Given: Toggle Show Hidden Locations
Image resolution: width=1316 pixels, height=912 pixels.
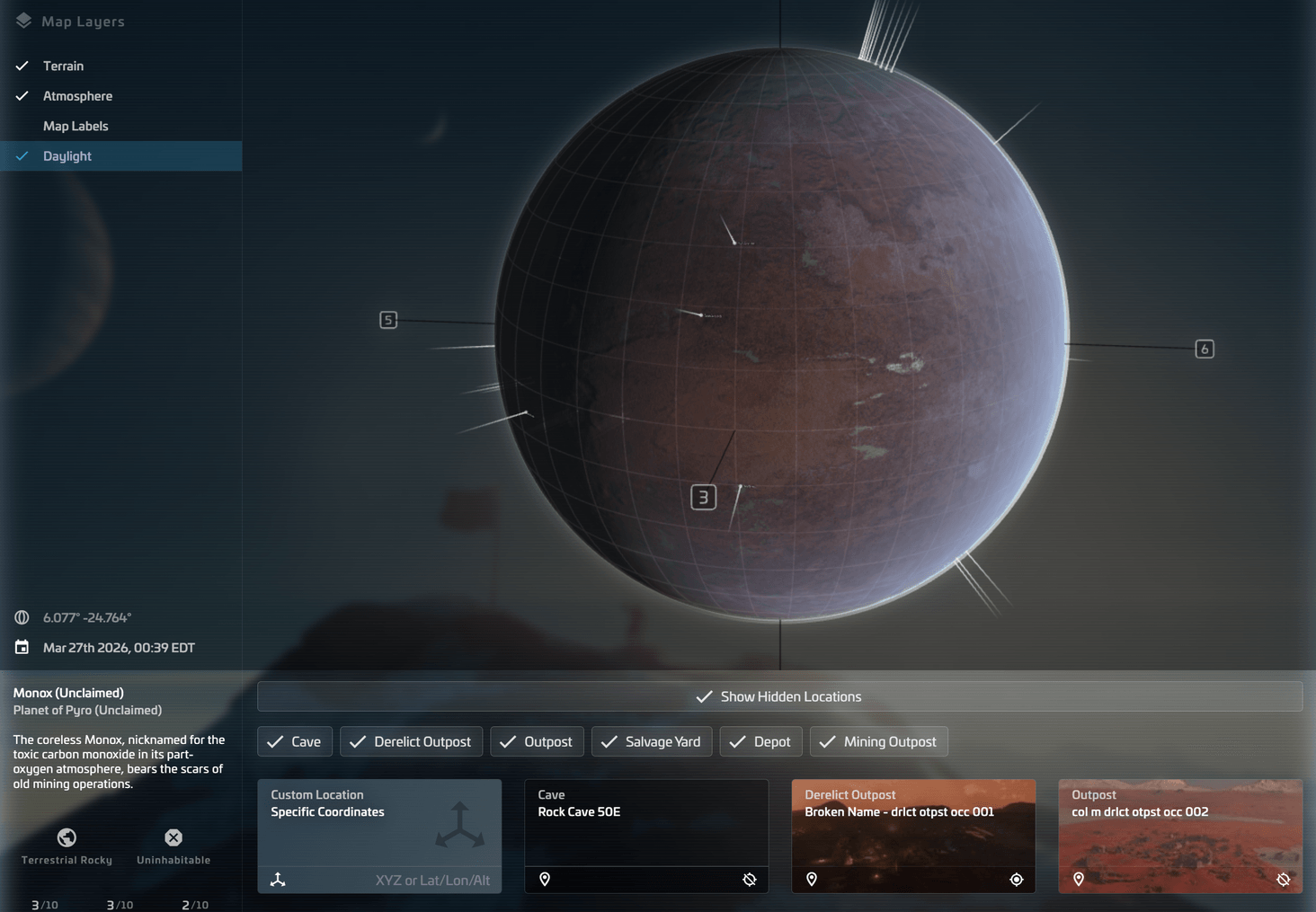Looking at the screenshot, I should (x=779, y=696).
